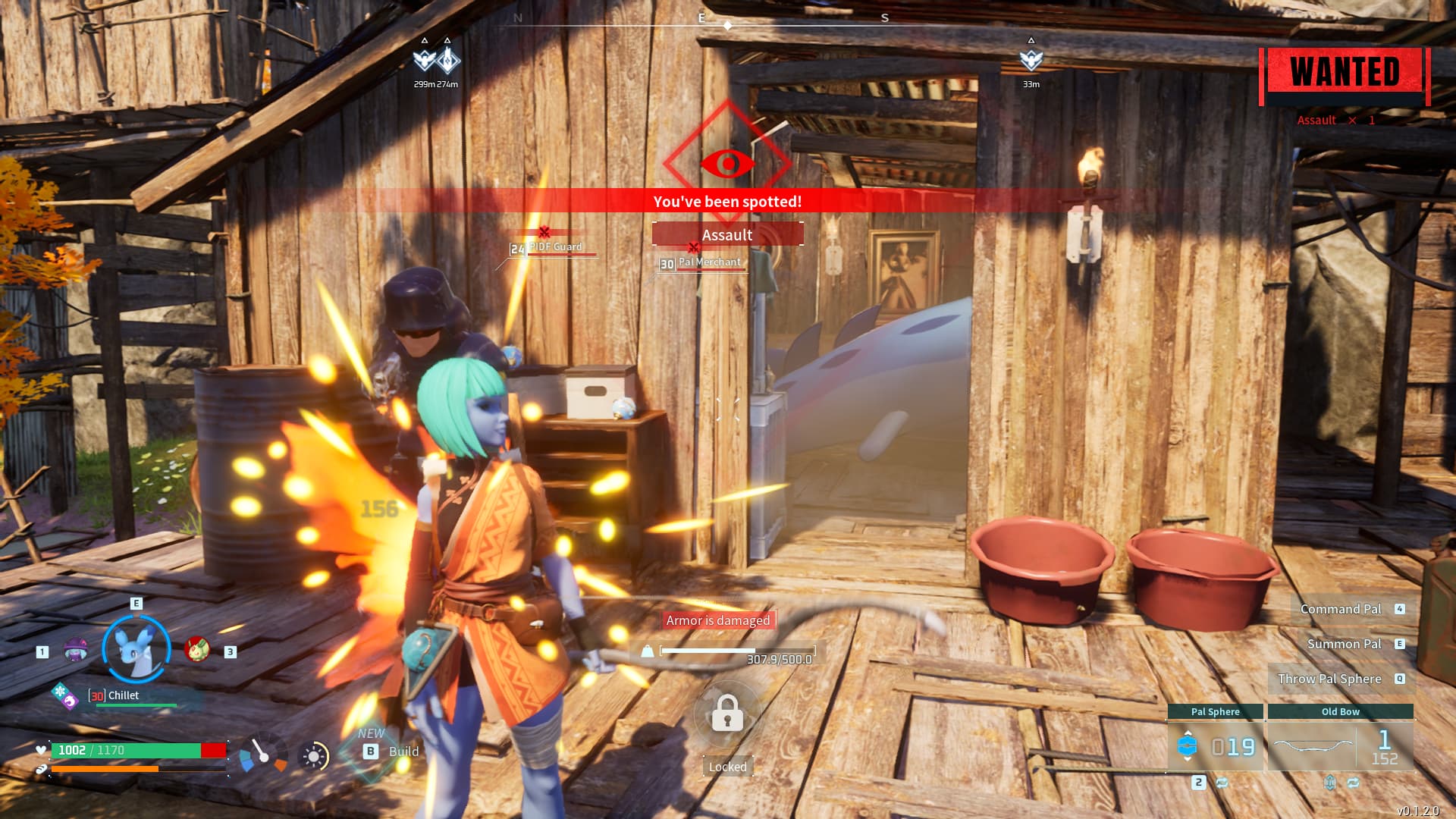The height and width of the screenshot is (819, 1456).
Task: Choose the purple pal in party slot 1
Action: [x=75, y=650]
